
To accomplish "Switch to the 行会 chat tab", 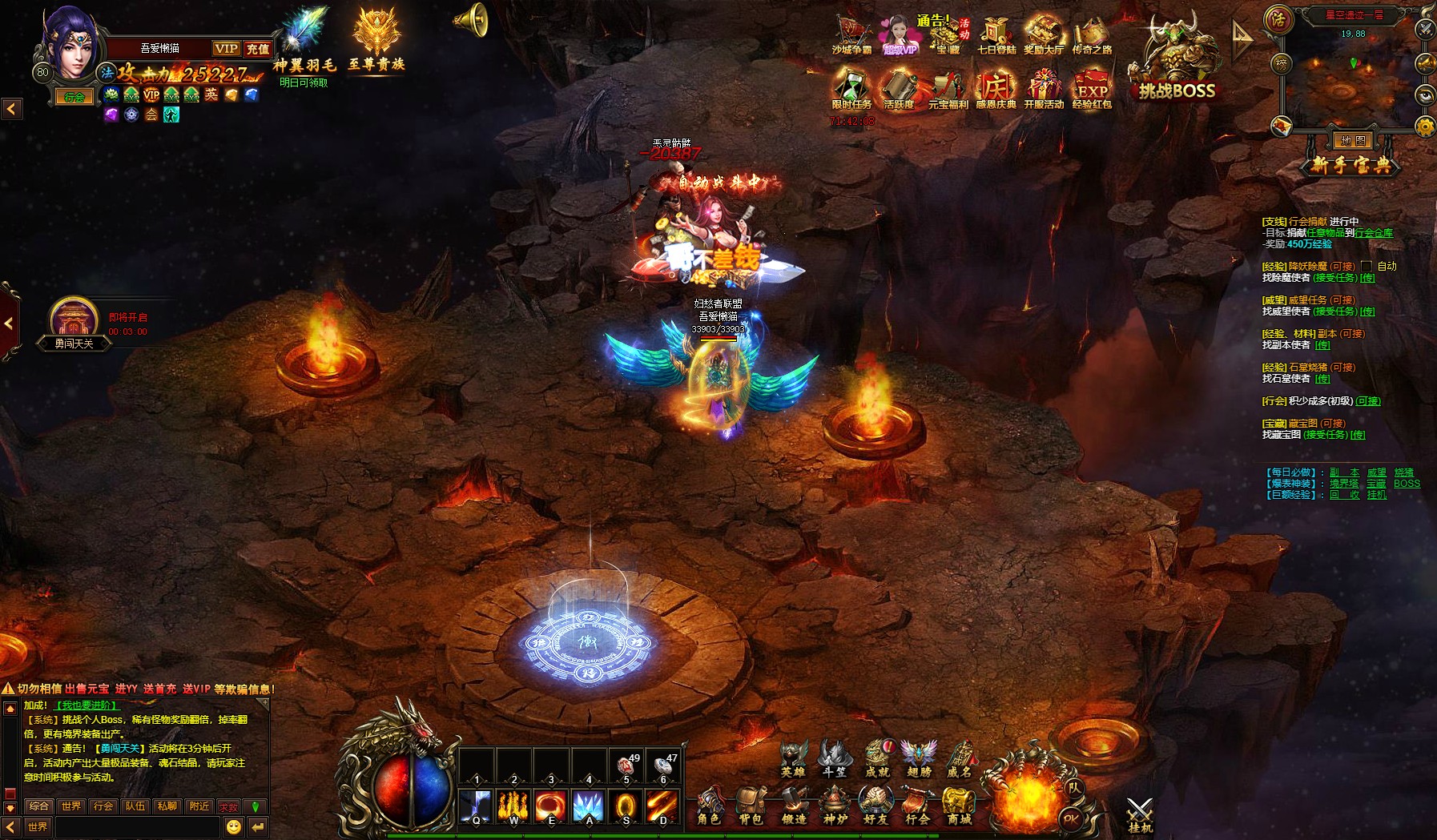I will point(103,806).
